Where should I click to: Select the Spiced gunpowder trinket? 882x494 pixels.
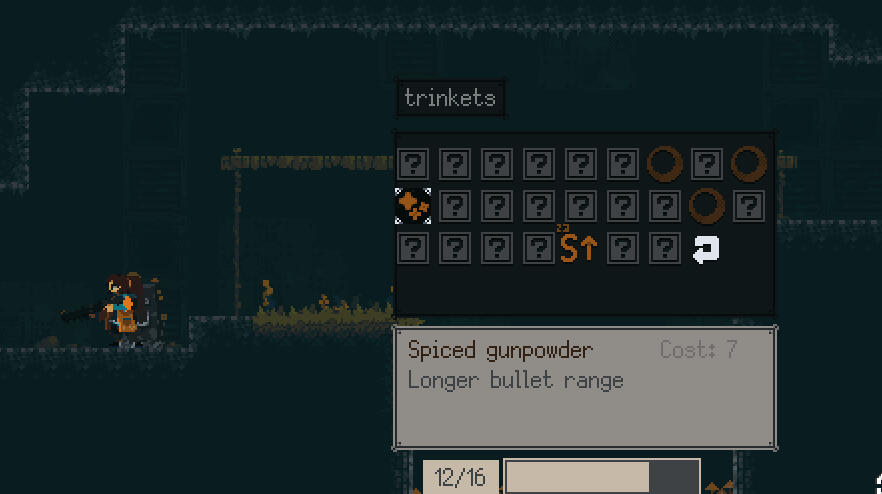[x=413, y=206]
